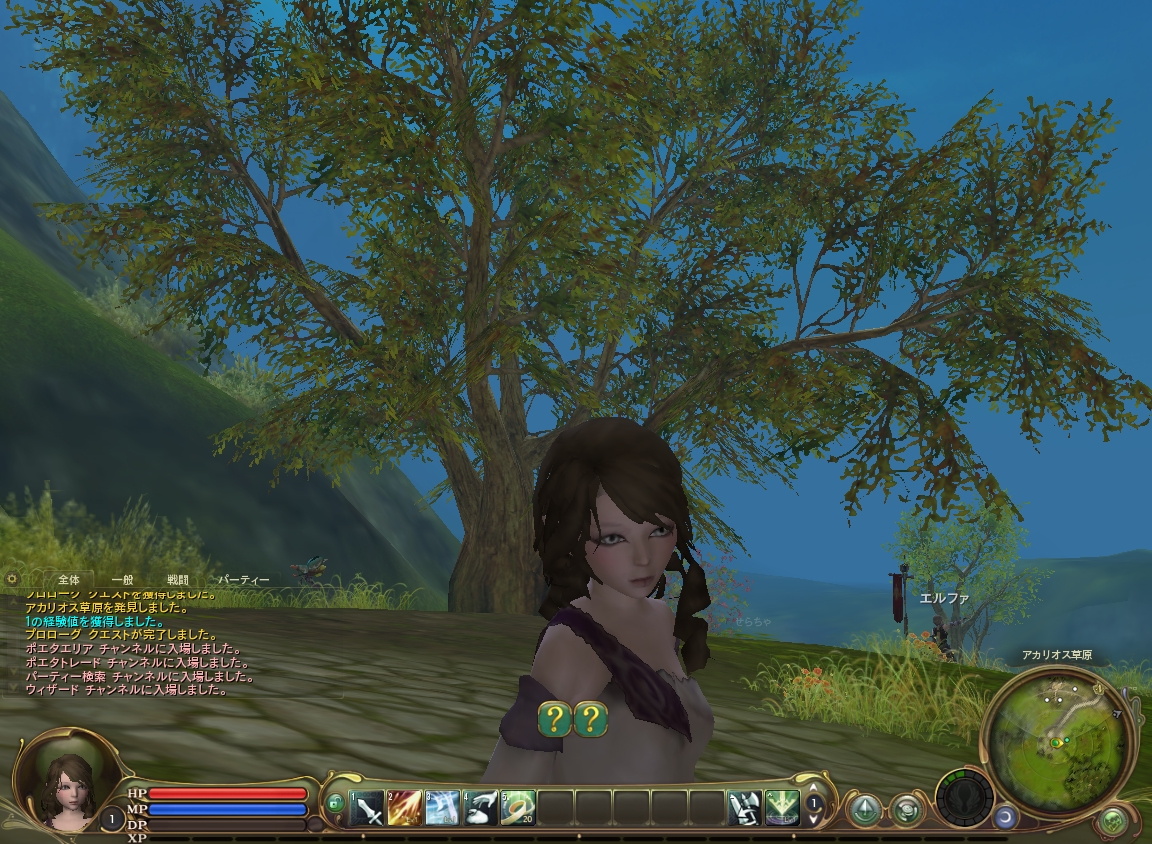
Task: Switch to next quickbar page arrow
Action: pyautogui.click(x=814, y=819)
